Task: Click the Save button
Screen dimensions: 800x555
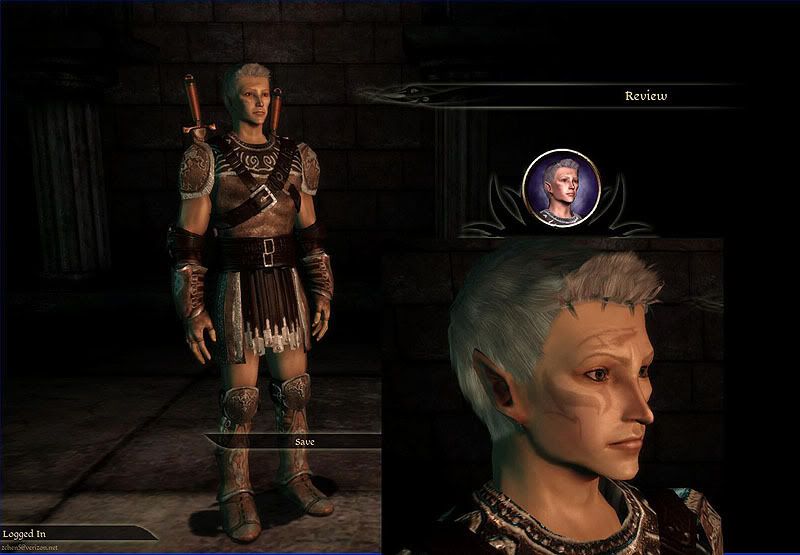Action: click(304, 440)
